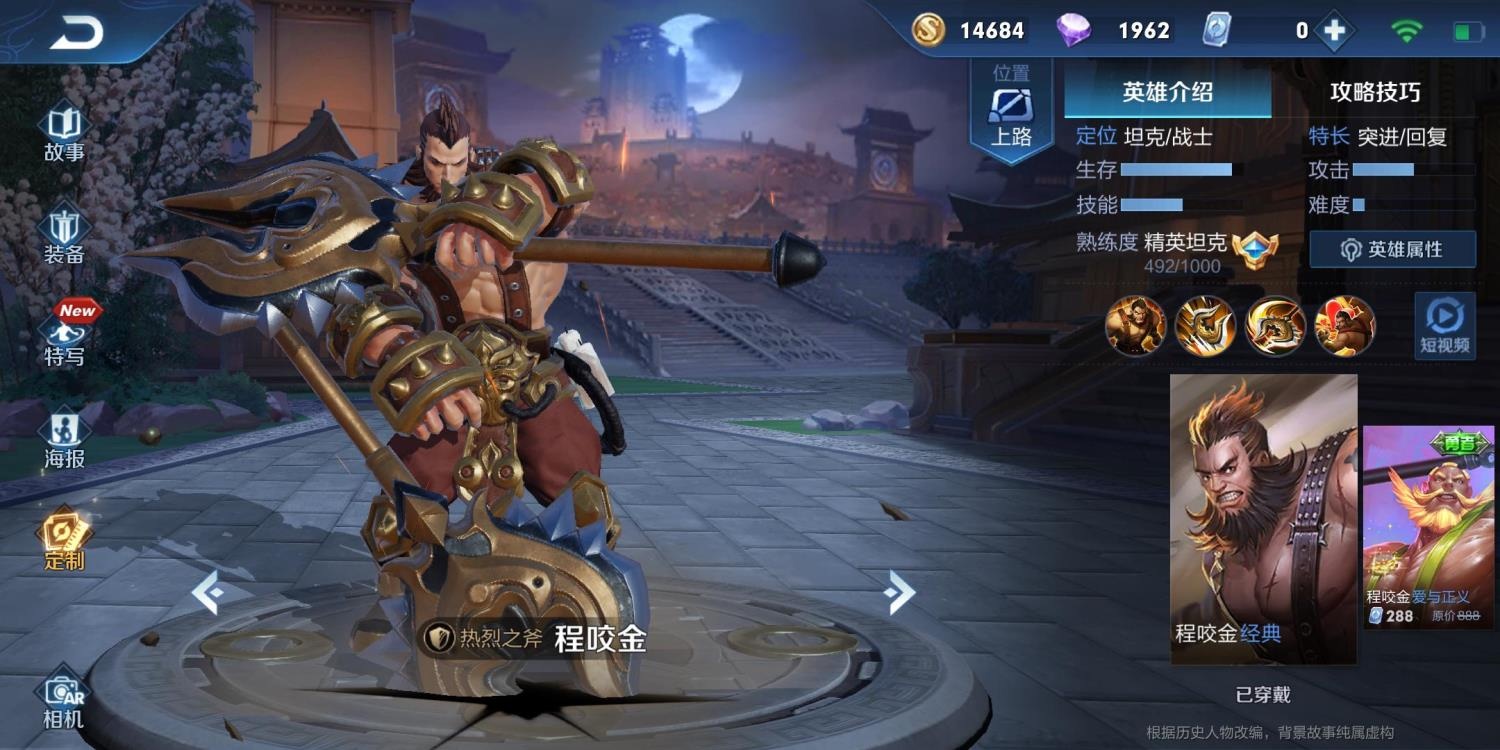The height and width of the screenshot is (750, 1500).
Task: Switch to the 攻略技巧 tab
Action: click(1375, 93)
